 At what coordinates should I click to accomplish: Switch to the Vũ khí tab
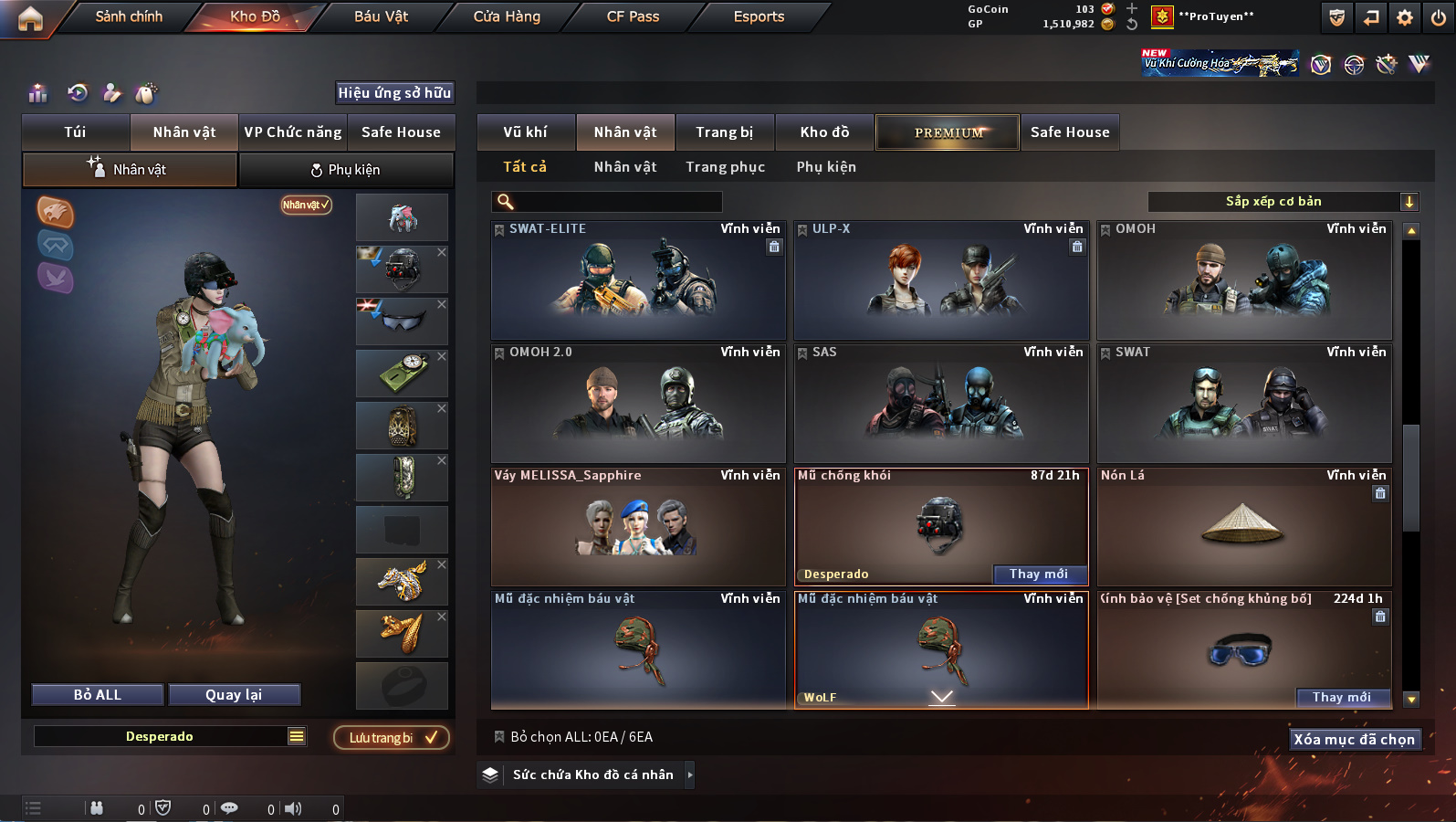[x=526, y=132]
